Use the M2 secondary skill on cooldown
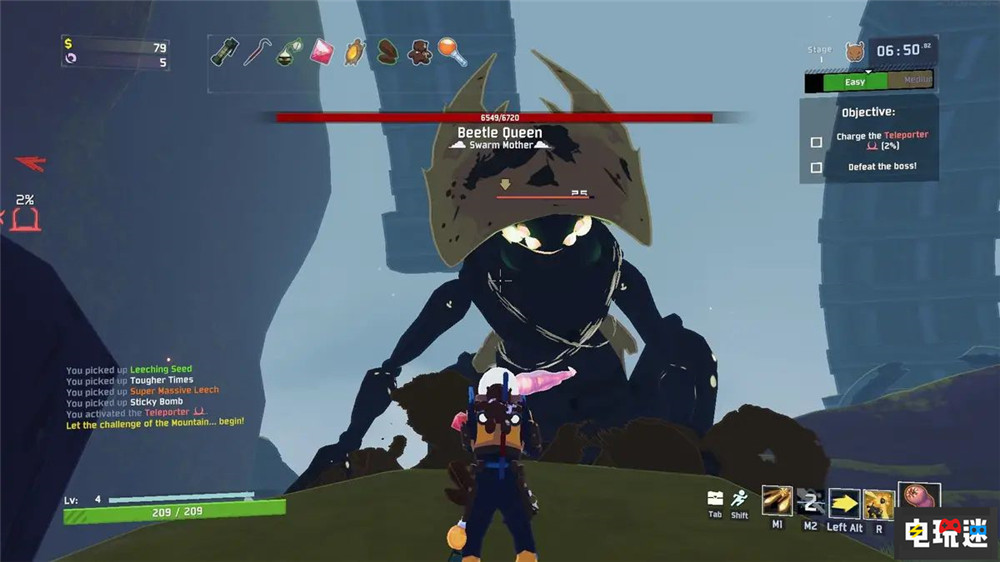 click(811, 500)
